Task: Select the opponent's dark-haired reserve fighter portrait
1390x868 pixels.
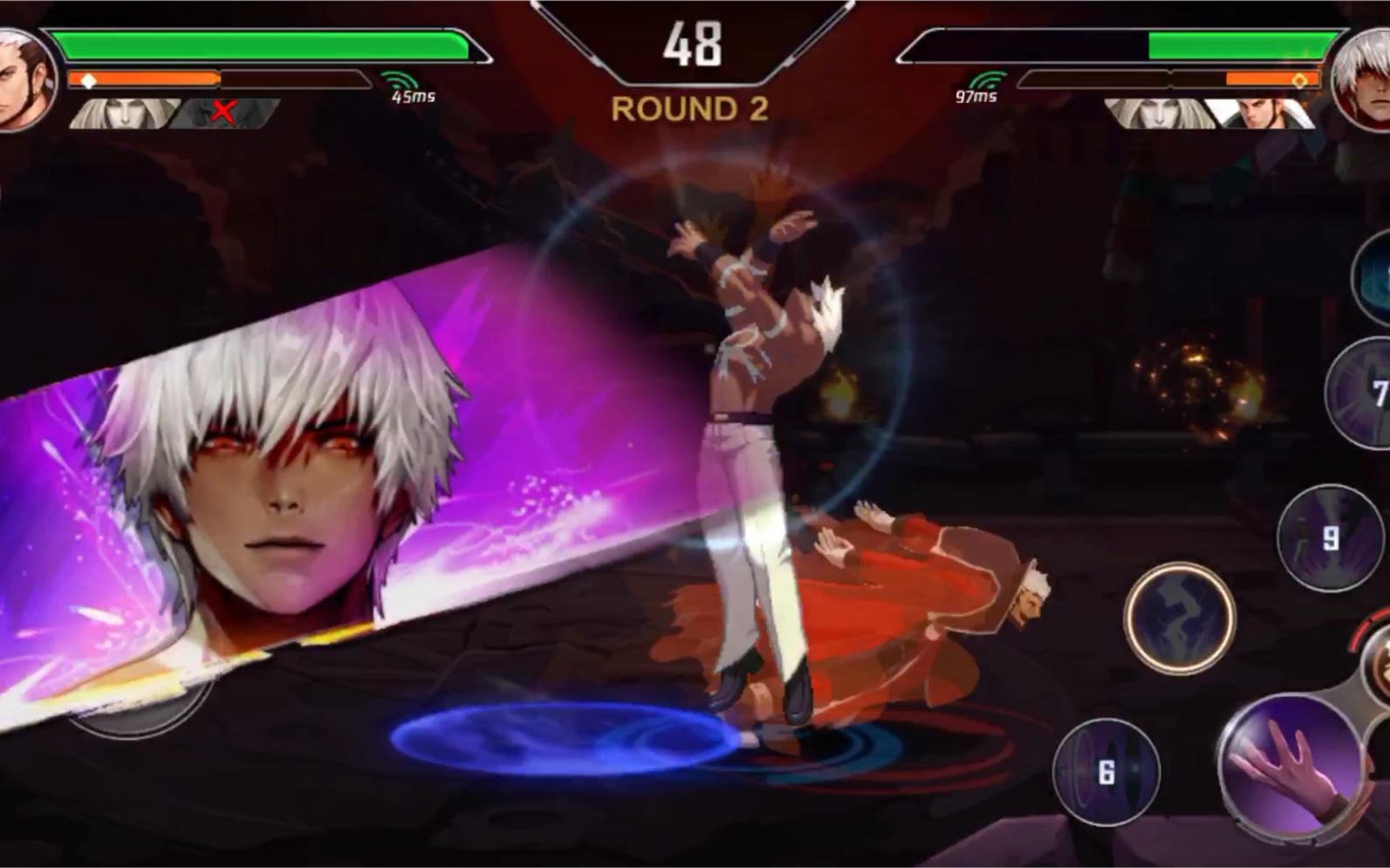Action: click(x=1261, y=113)
